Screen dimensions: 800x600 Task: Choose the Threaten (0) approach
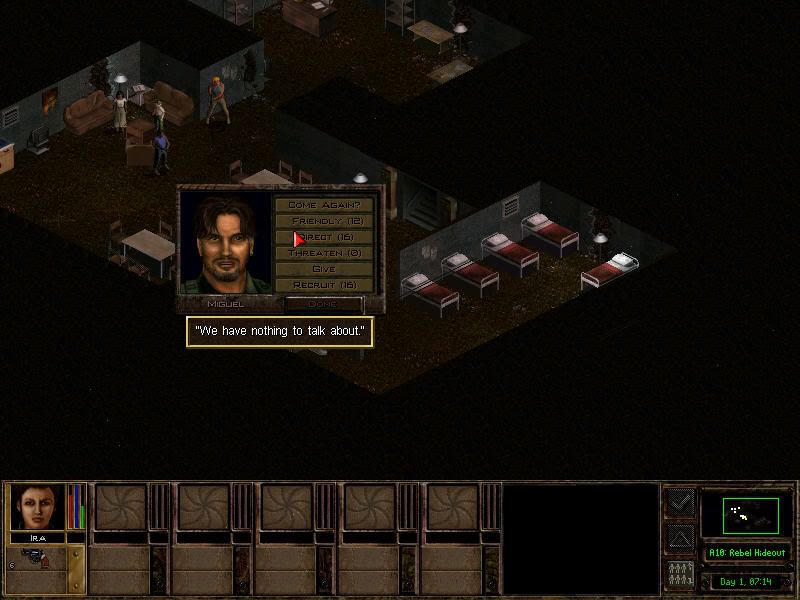point(323,252)
